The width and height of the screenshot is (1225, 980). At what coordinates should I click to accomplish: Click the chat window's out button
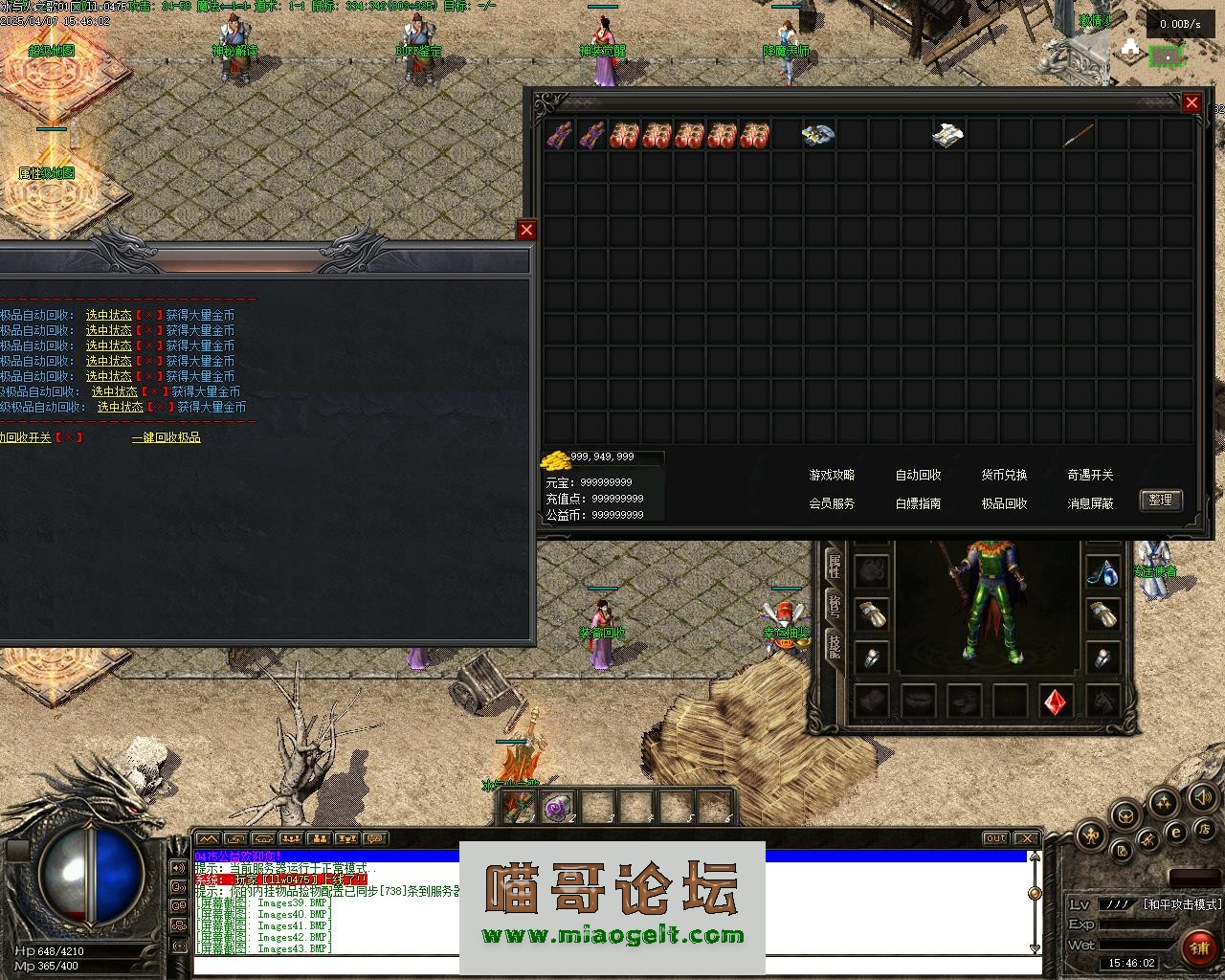996,838
